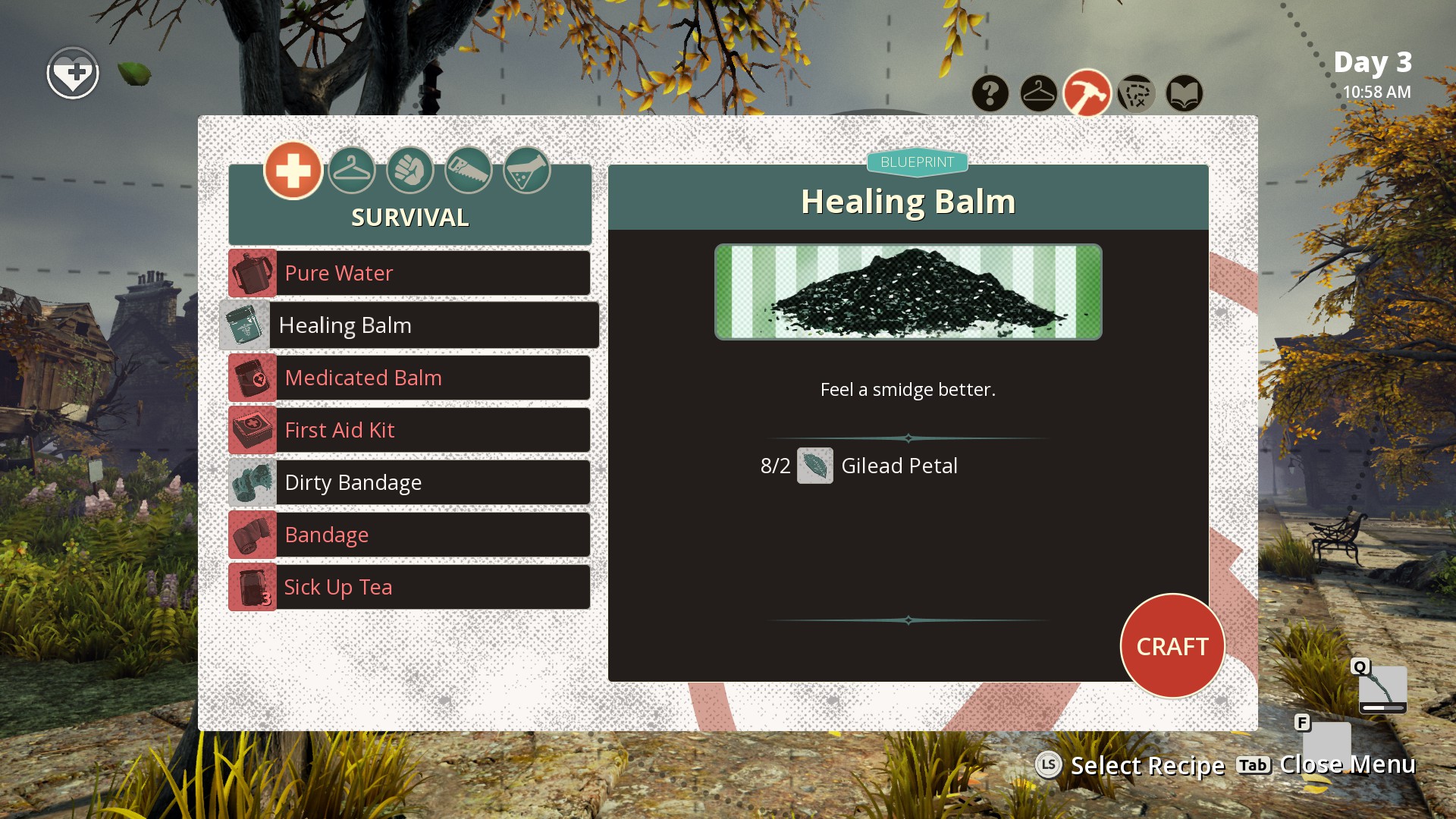Pick the Dirty Bandage recipe
The image size is (1456, 819).
[x=409, y=482]
